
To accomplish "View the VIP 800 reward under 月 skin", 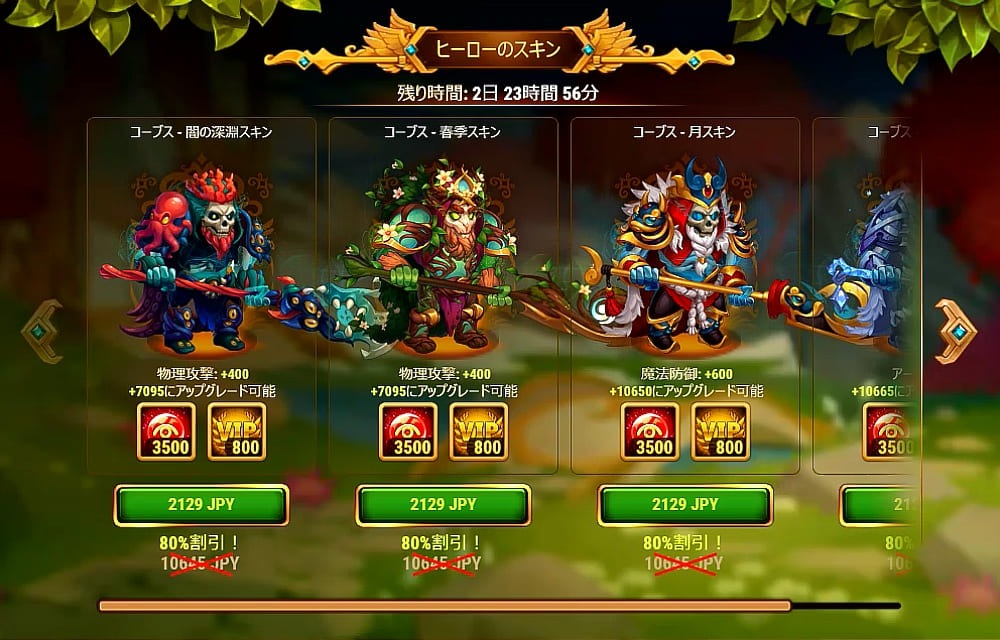I will pyautogui.click(x=720, y=432).
